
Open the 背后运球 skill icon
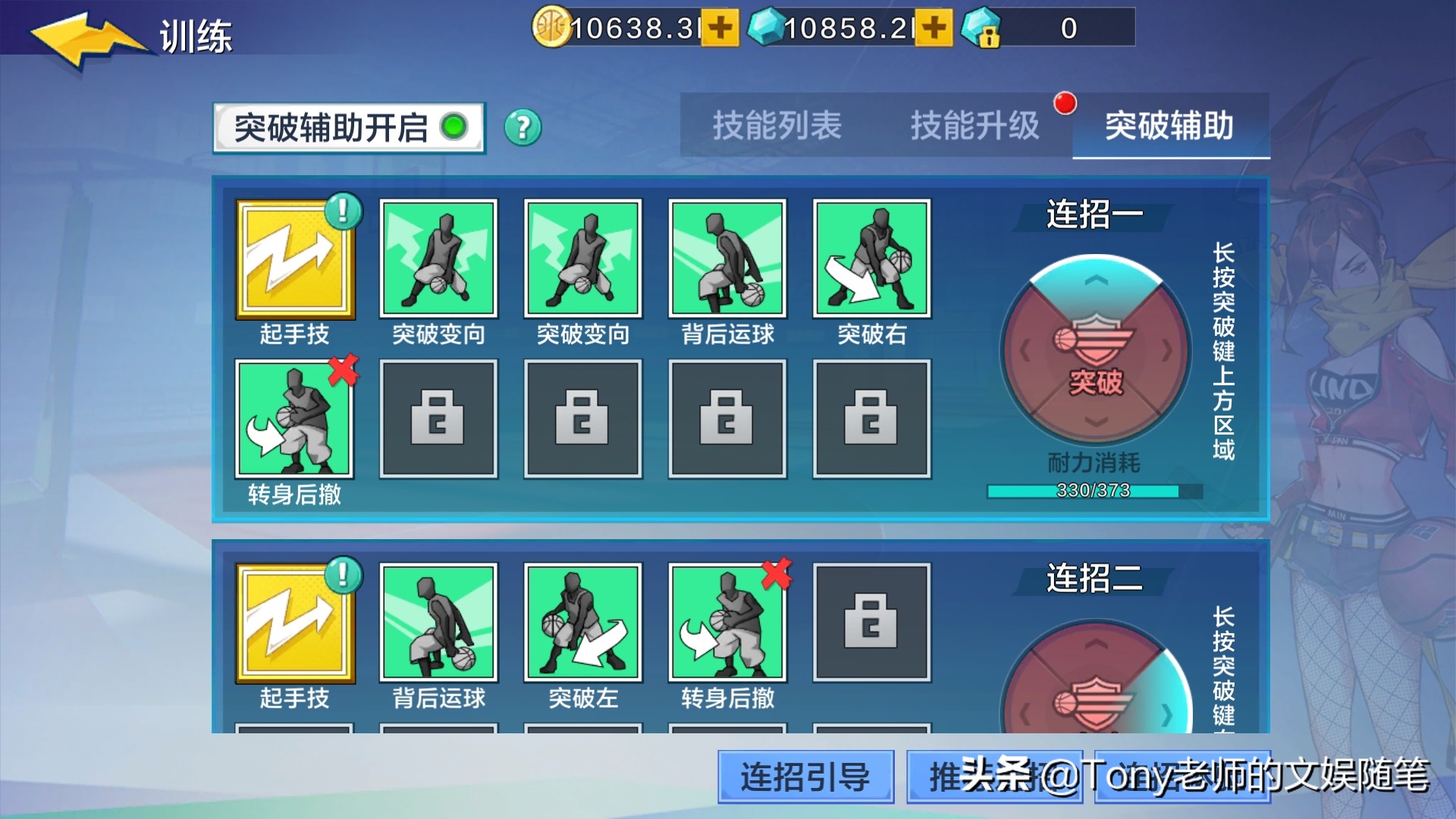726,258
